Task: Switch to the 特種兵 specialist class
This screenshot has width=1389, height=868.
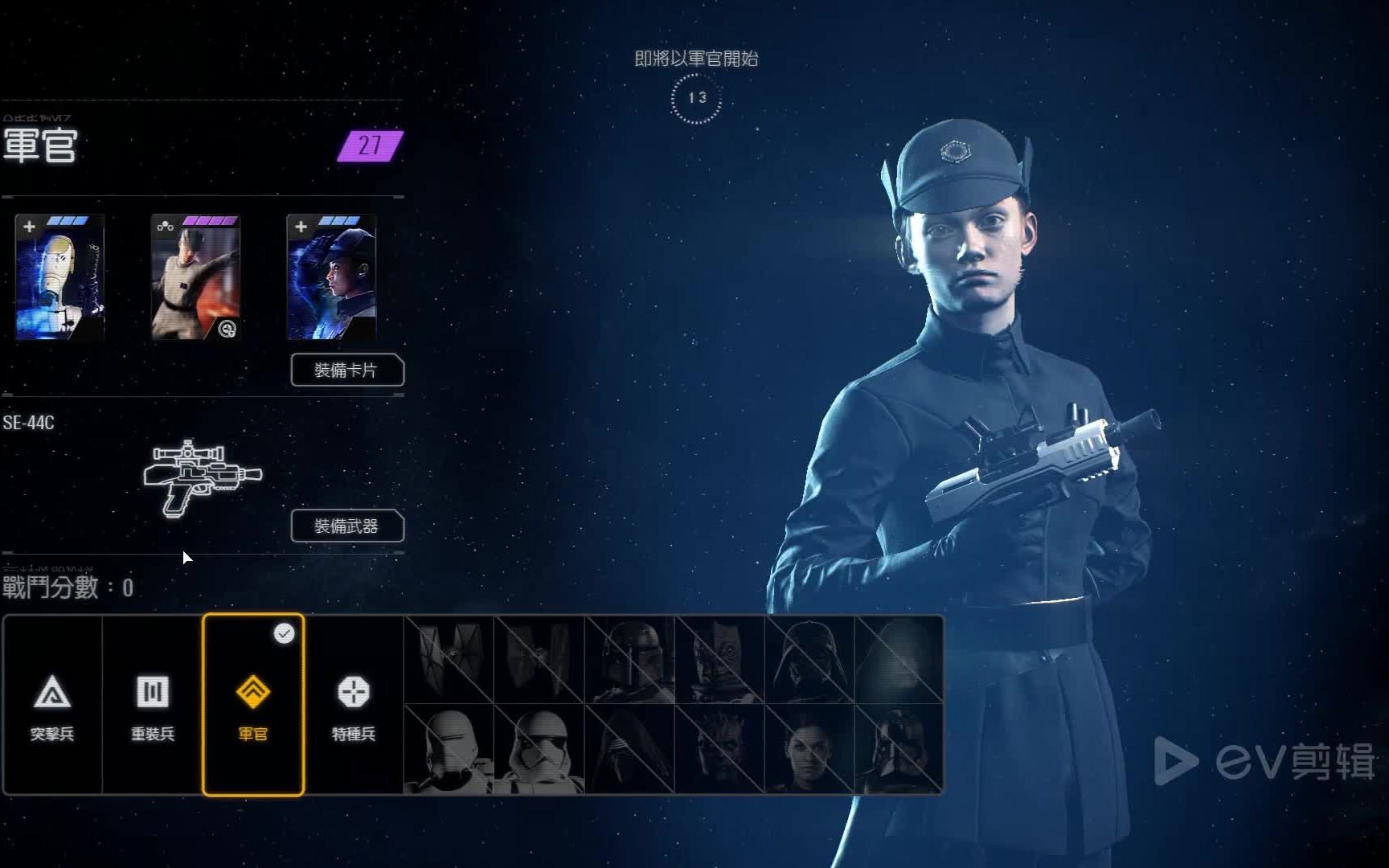Action: [x=354, y=705]
